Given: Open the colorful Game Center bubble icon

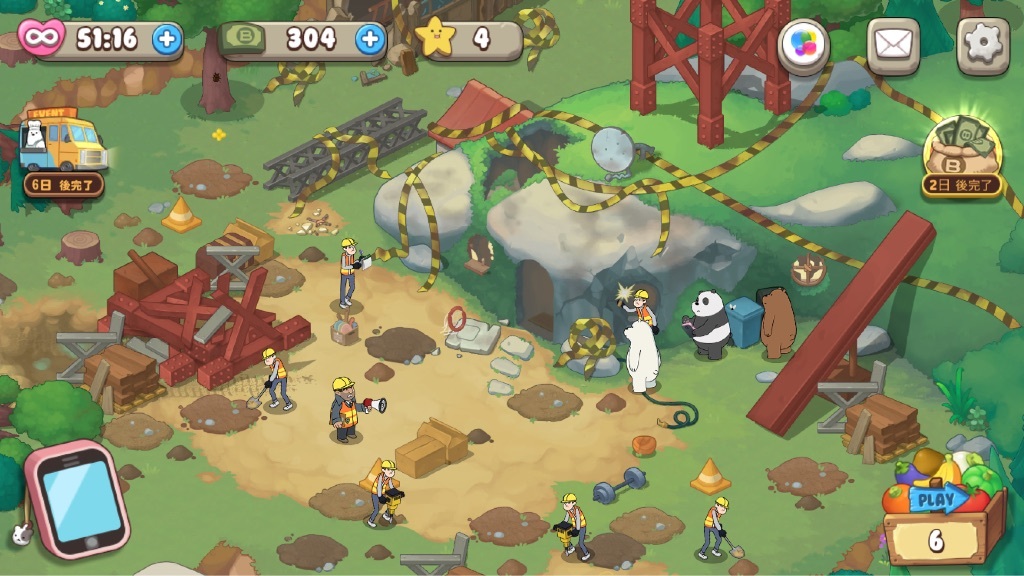Looking at the screenshot, I should [804, 46].
